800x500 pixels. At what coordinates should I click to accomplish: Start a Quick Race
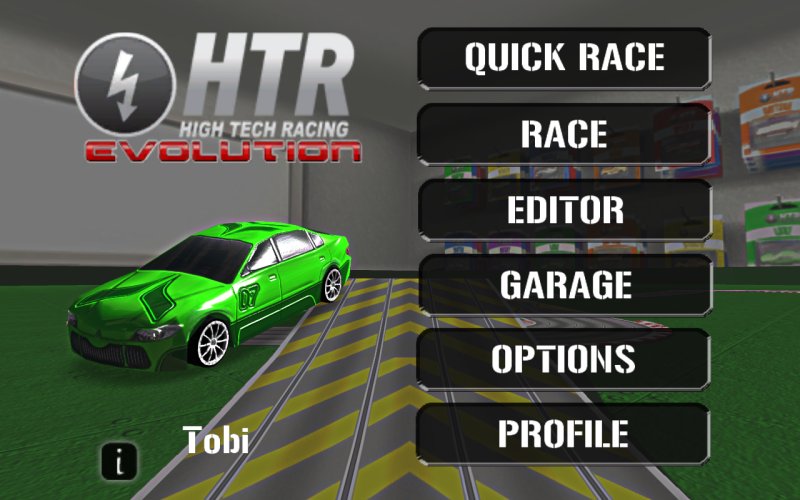564,58
